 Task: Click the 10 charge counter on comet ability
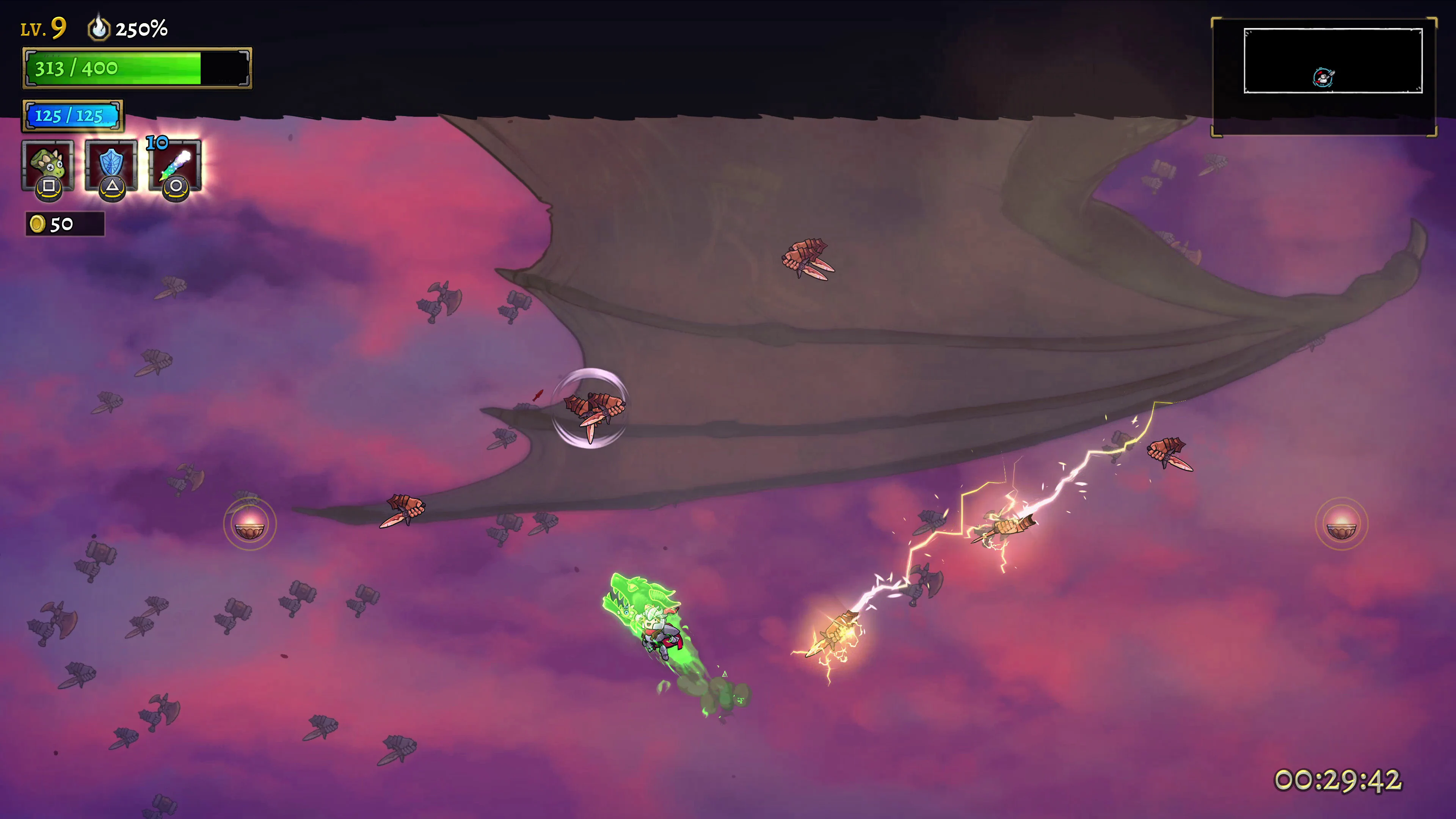point(158,143)
